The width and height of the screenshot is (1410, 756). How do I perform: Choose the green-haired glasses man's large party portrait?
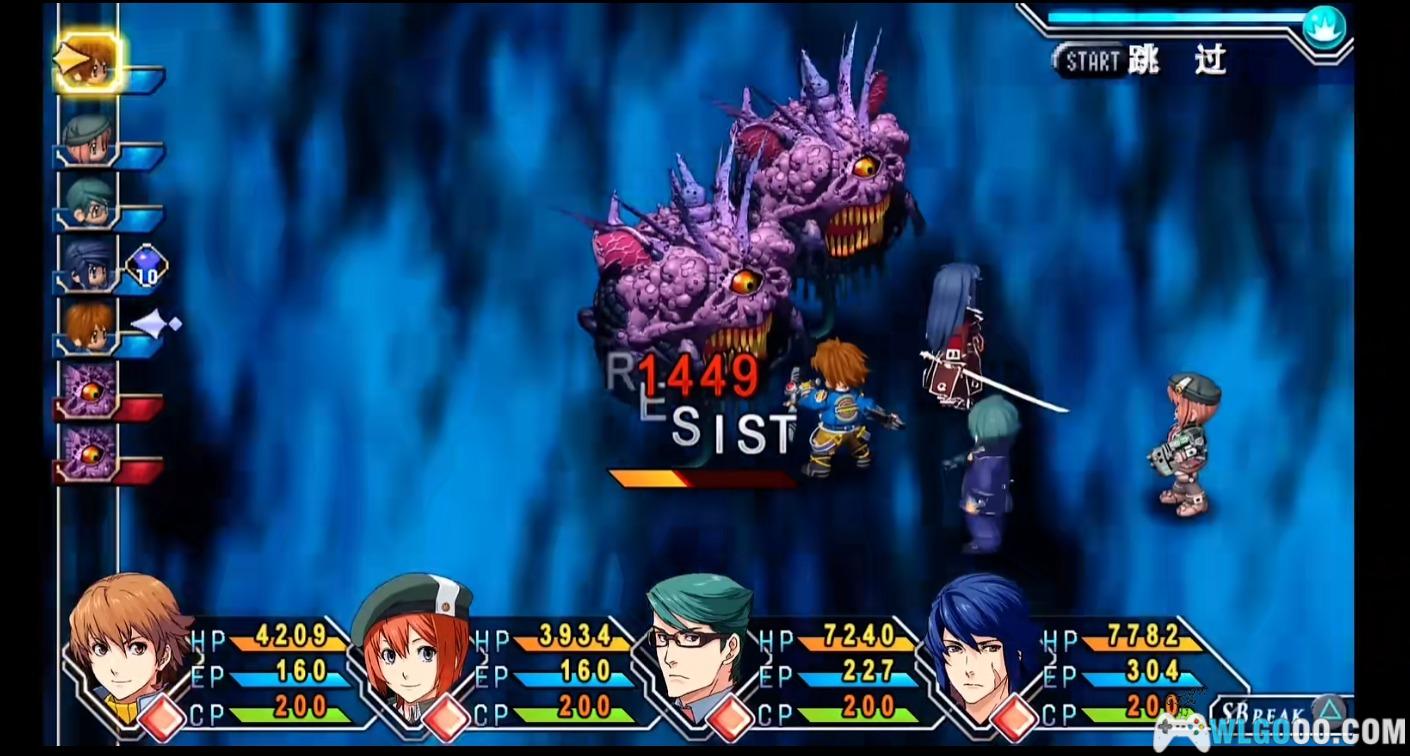coord(698,640)
